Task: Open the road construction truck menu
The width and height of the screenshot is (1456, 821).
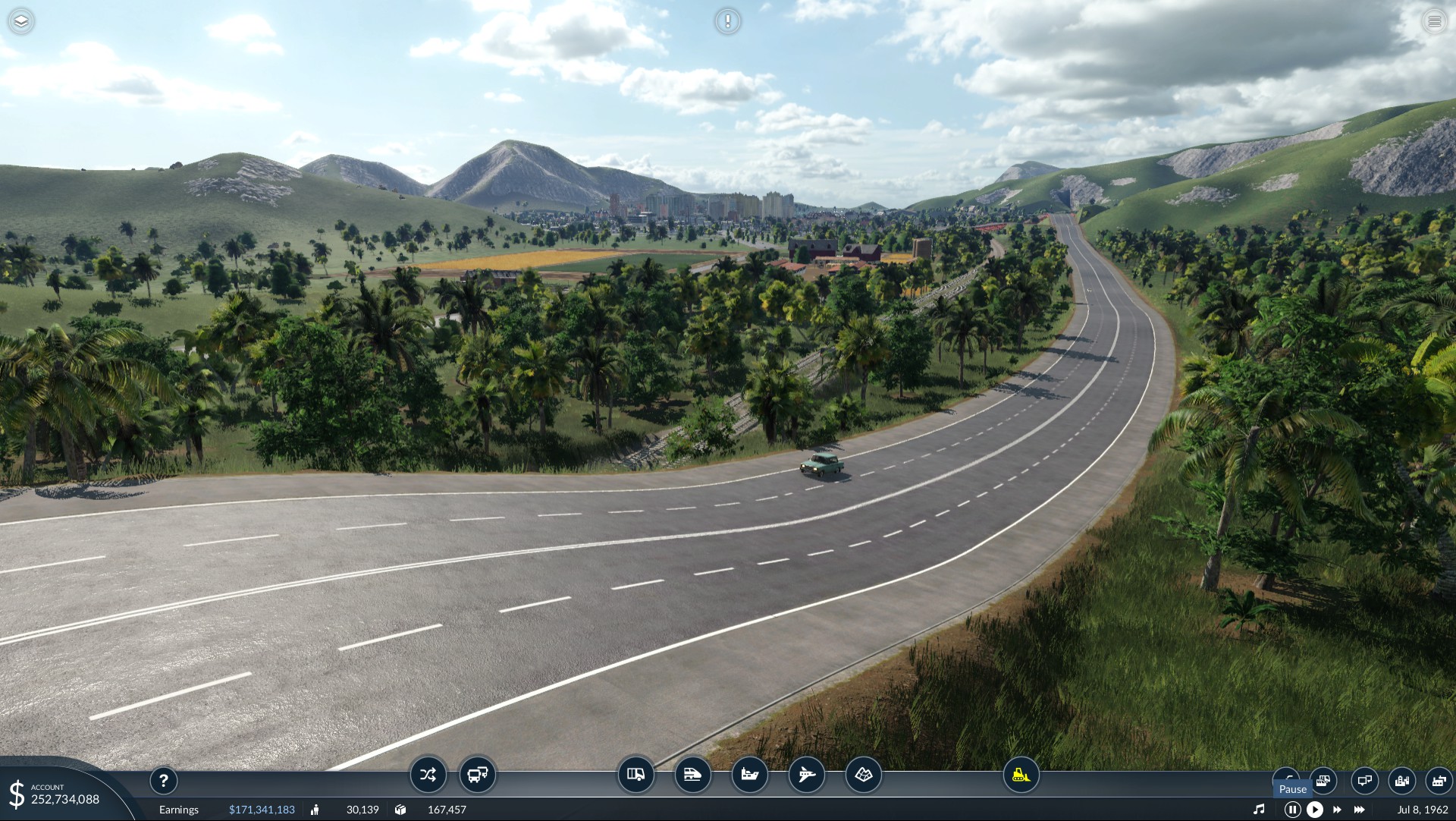Action: click(x=635, y=775)
